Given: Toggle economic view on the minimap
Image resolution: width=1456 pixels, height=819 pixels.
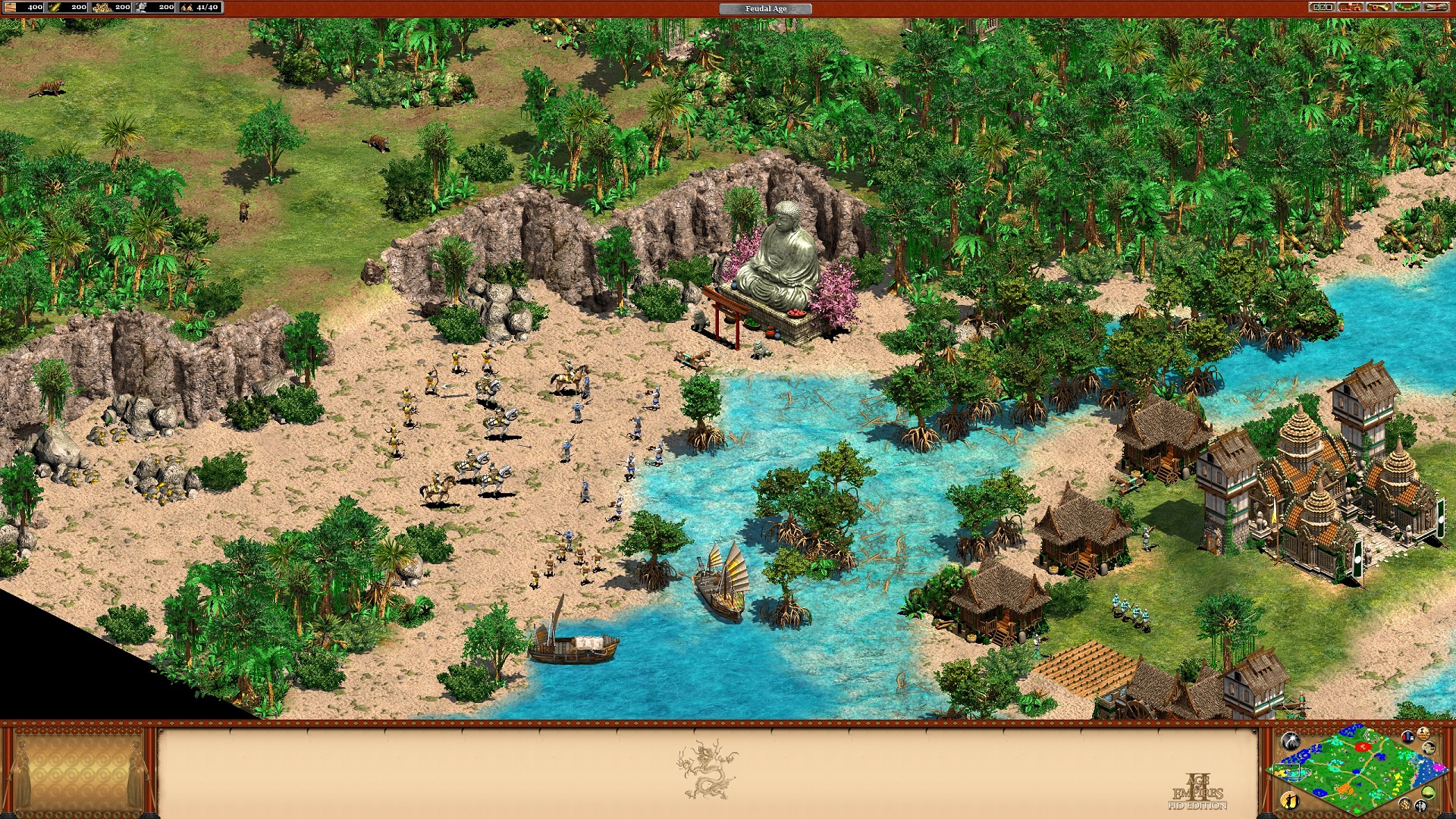Looking at the screenshot, I should 1406,805.
